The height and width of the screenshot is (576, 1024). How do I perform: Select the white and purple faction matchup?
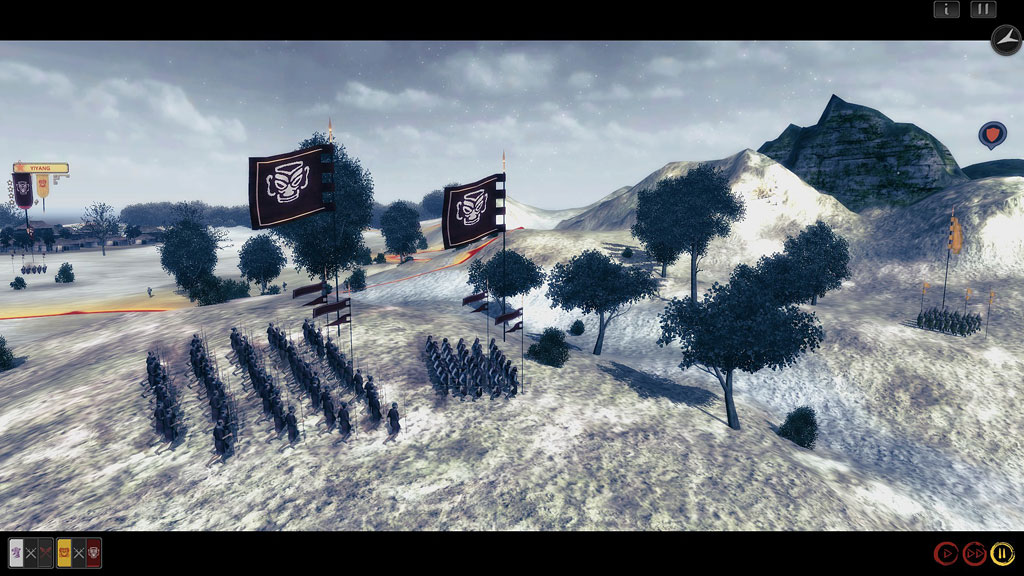click(x=30, y=553)
